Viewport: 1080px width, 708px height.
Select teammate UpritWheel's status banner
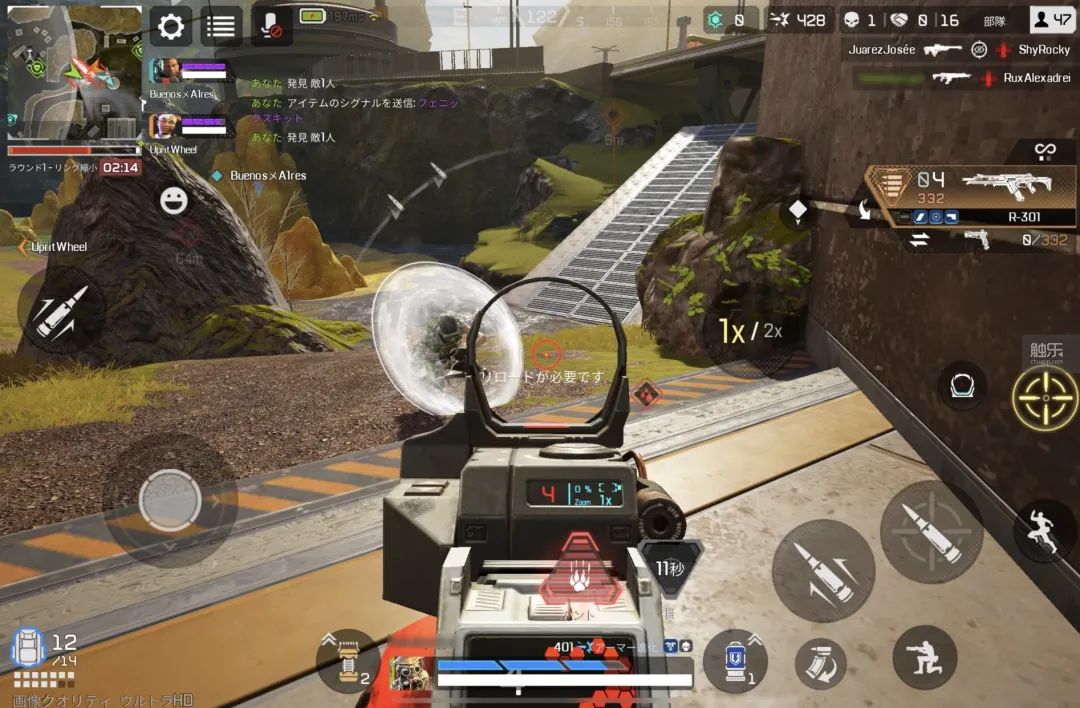click(x=190, y=127)
